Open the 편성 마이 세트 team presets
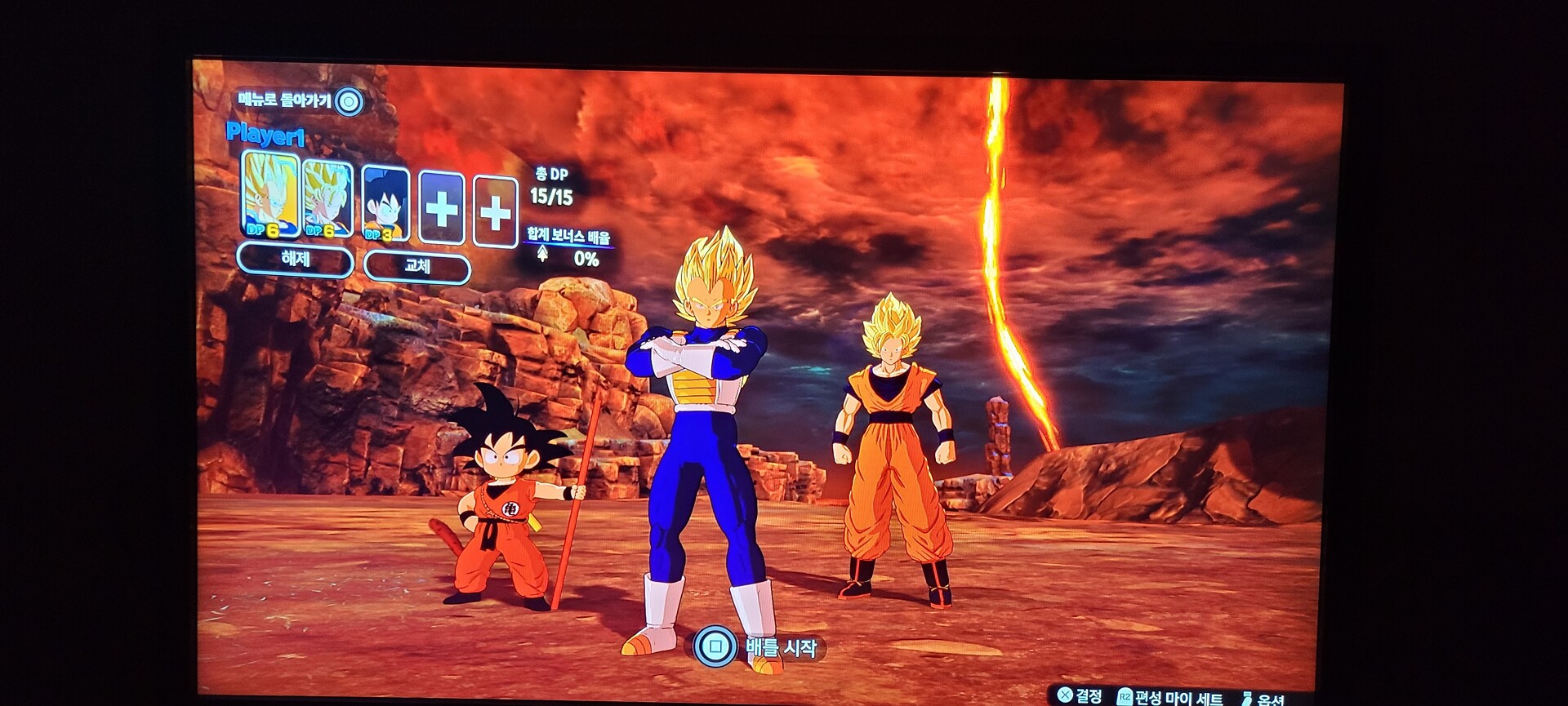Viewport: 1568px width, 706px height. point(1170,698)
